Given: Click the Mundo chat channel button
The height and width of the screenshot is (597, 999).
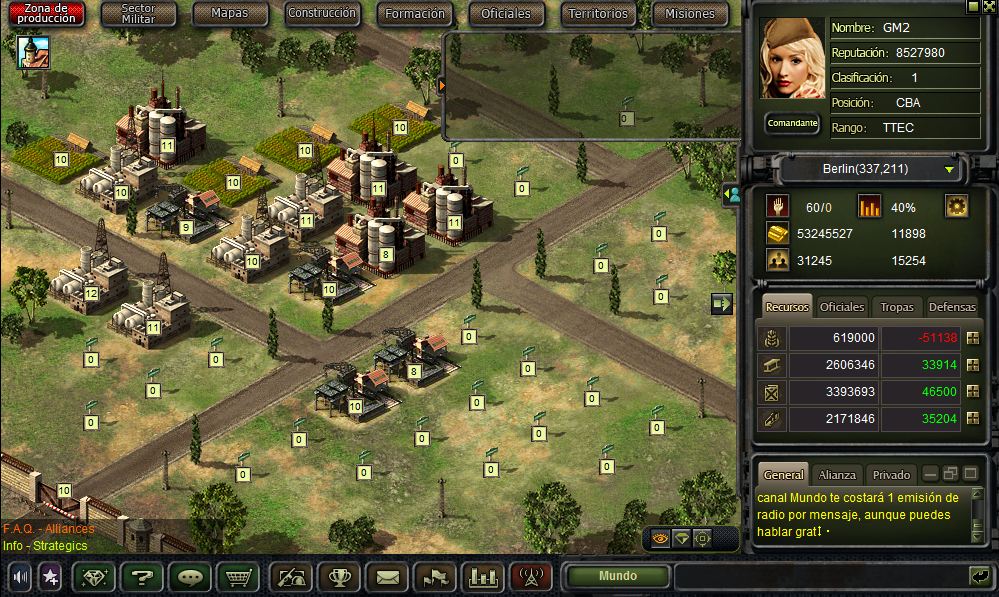Looking at the screenshot, I should [617, 576].
